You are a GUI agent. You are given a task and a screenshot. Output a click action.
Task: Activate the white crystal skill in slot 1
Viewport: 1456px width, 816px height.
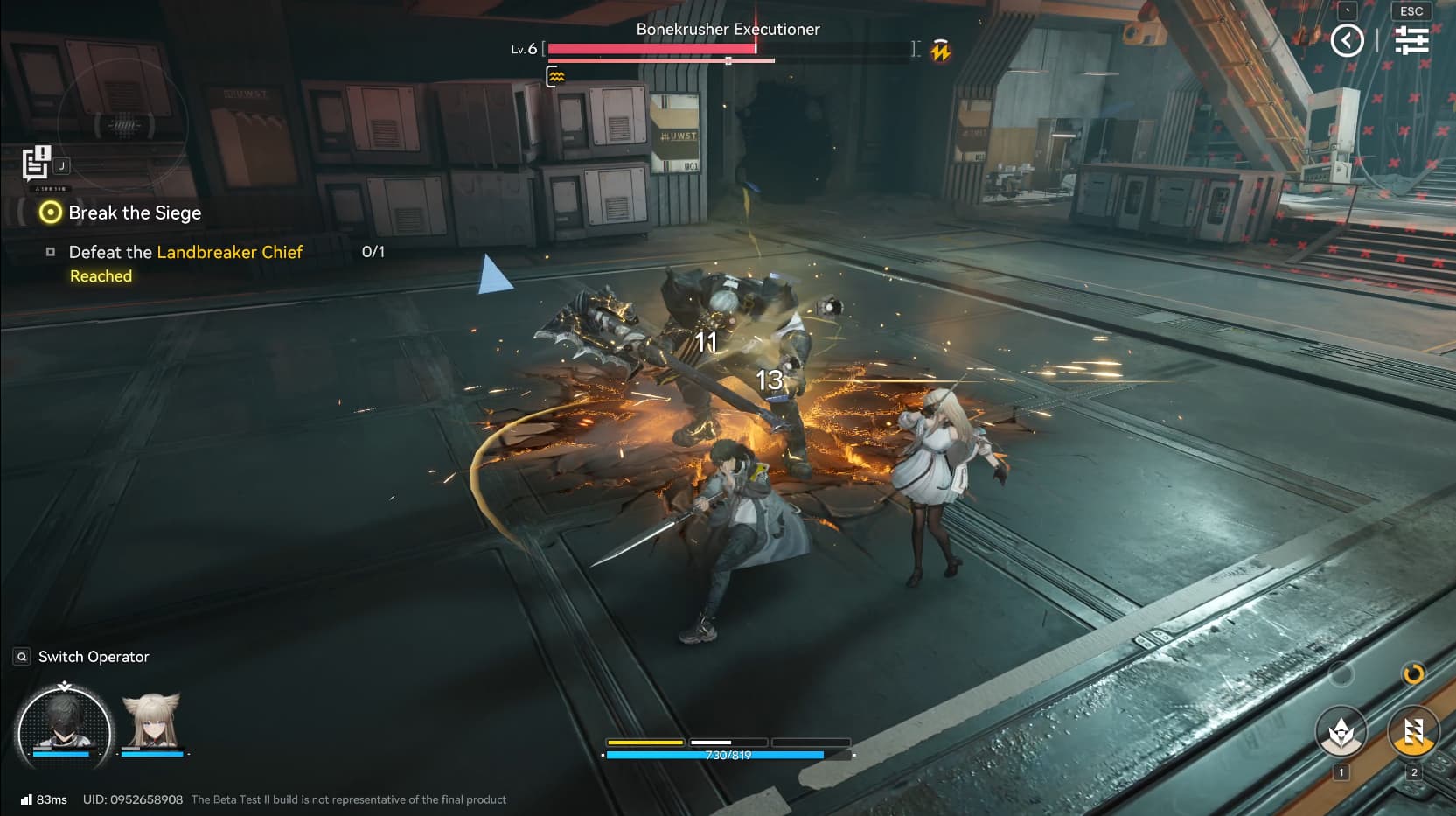pyautogui.click(x=1341, y=731)
